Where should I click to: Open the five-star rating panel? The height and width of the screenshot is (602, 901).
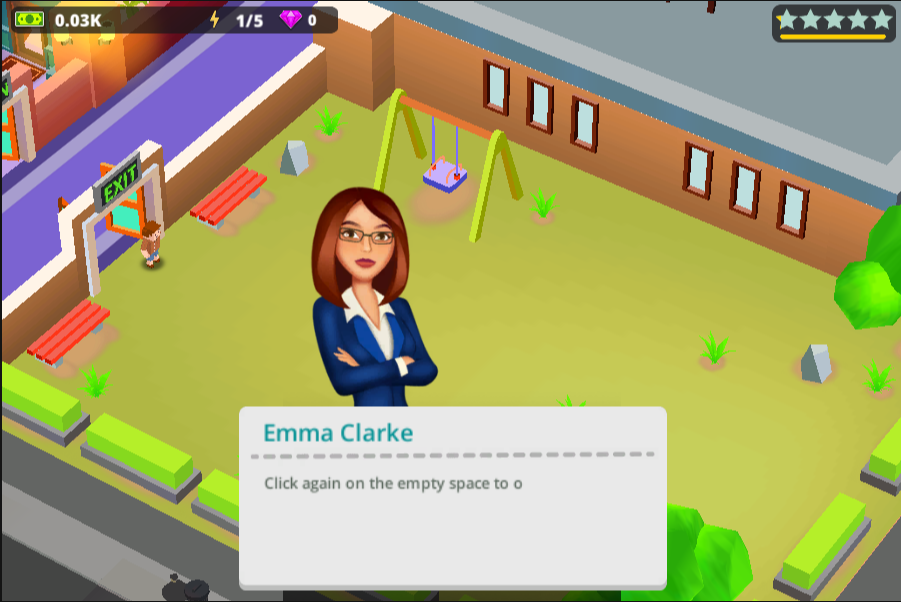(833, 22)
